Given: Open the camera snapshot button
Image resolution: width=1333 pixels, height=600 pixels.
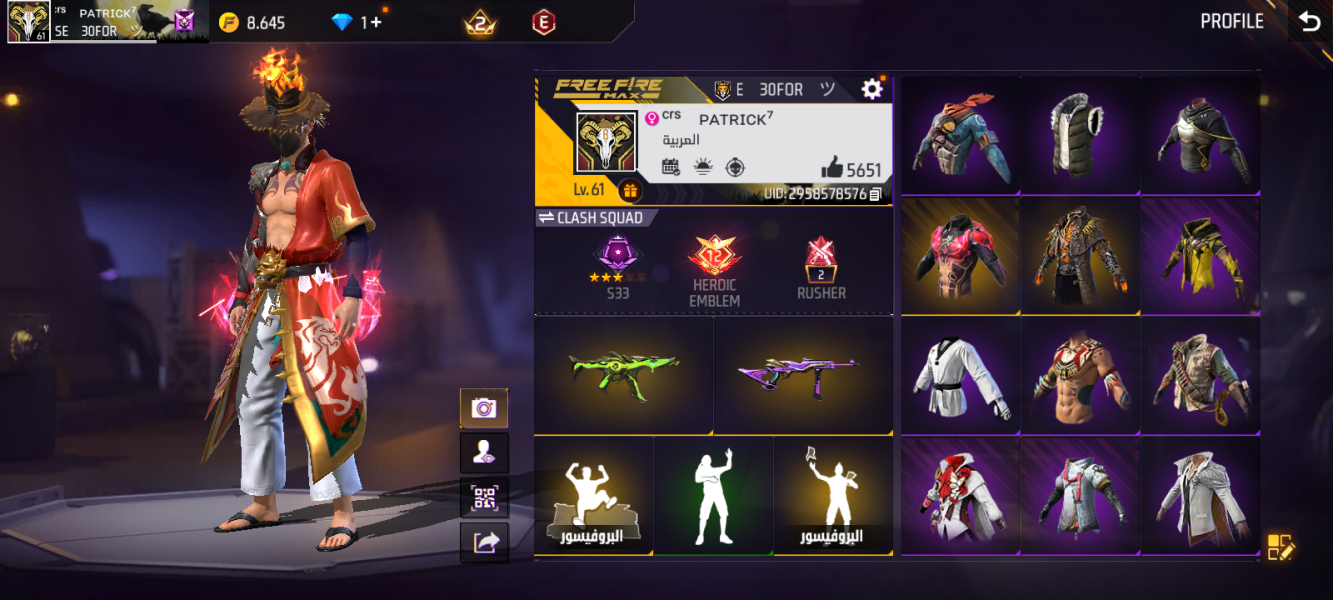Looking at the screenshot, I should 484,408.
